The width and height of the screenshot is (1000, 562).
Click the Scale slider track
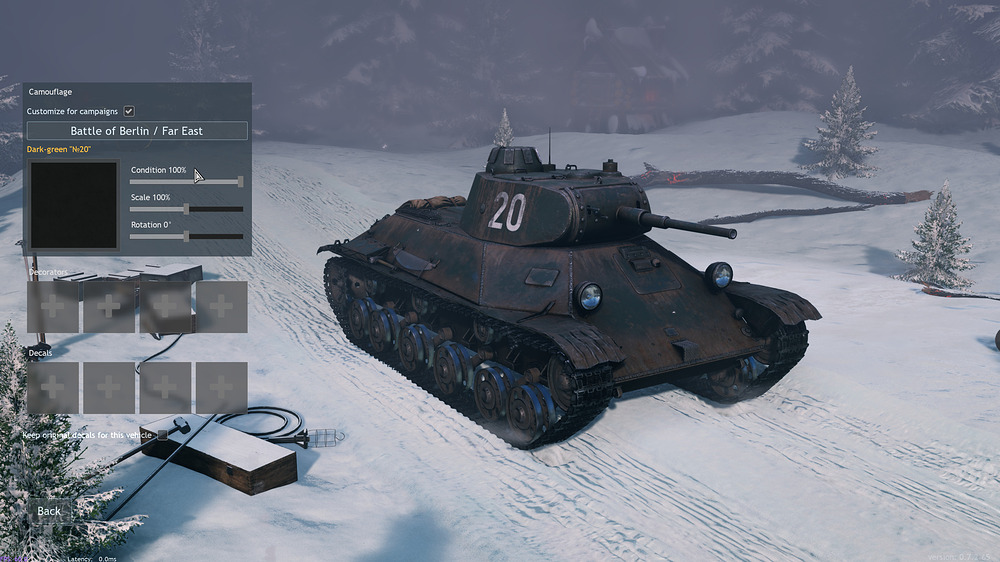point(187,209)
